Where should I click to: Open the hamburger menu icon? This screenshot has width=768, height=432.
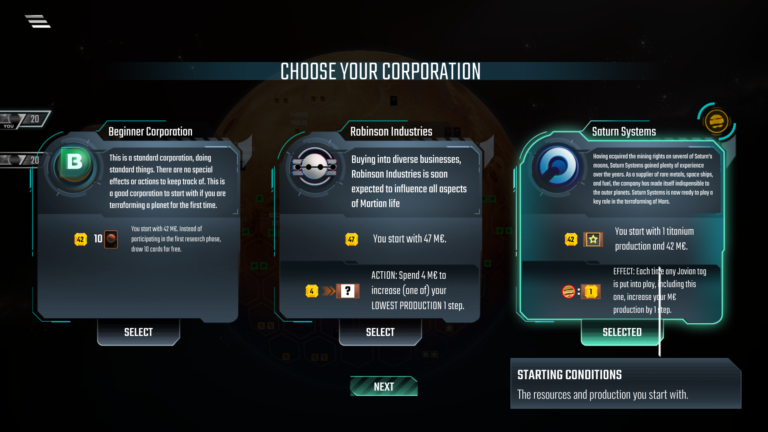[x=38, y=21]
